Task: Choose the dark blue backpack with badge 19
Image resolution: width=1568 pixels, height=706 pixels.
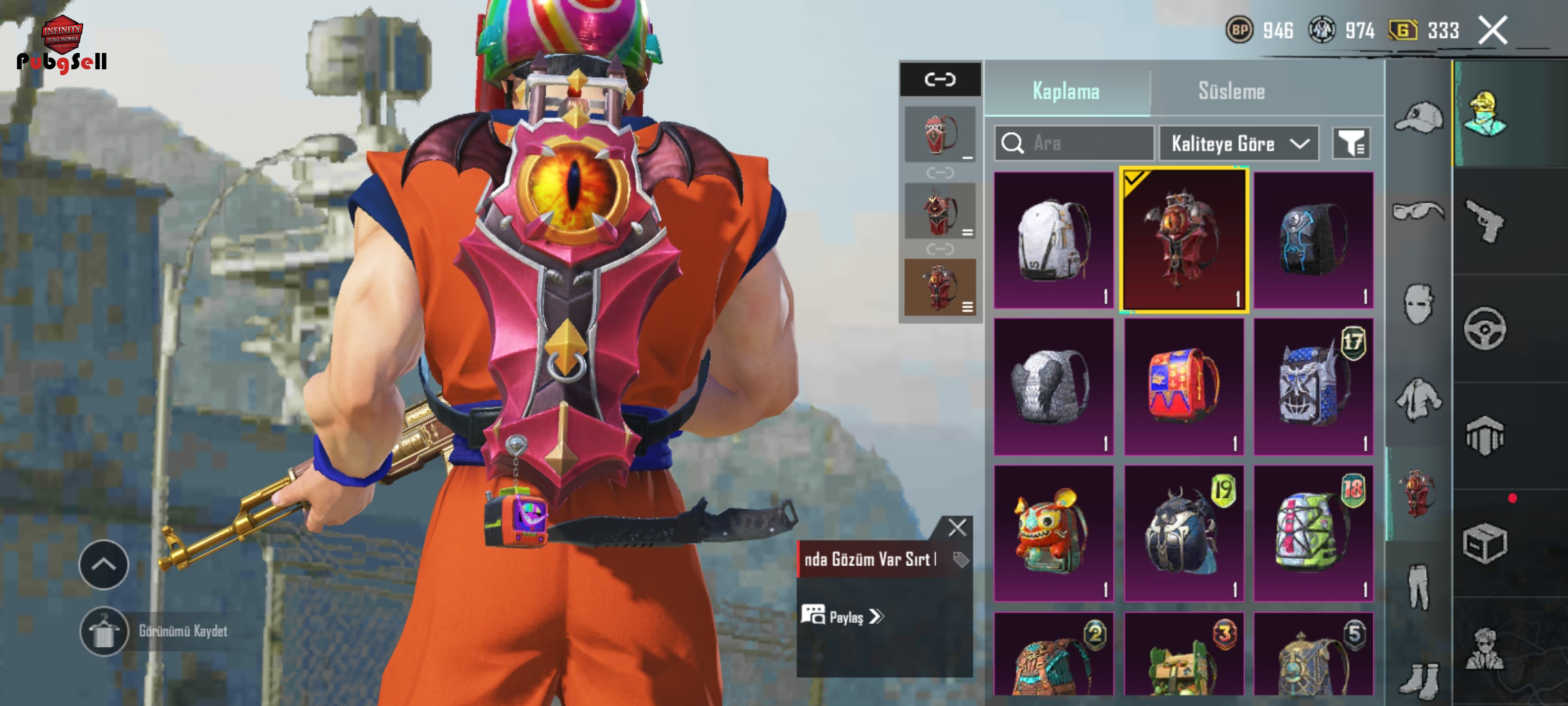Action: pos(1183,533)
